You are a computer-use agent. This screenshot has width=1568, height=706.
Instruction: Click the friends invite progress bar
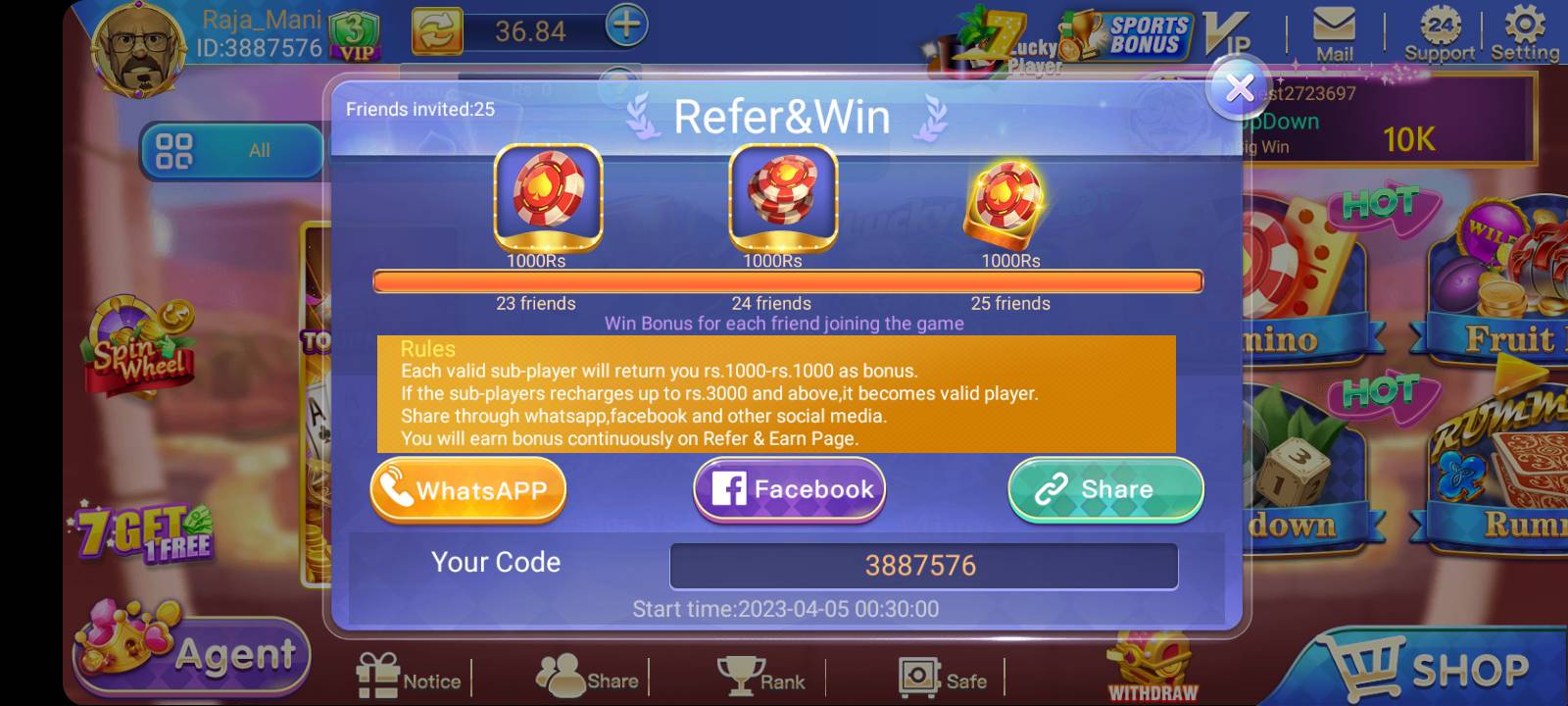coord(784,281)
